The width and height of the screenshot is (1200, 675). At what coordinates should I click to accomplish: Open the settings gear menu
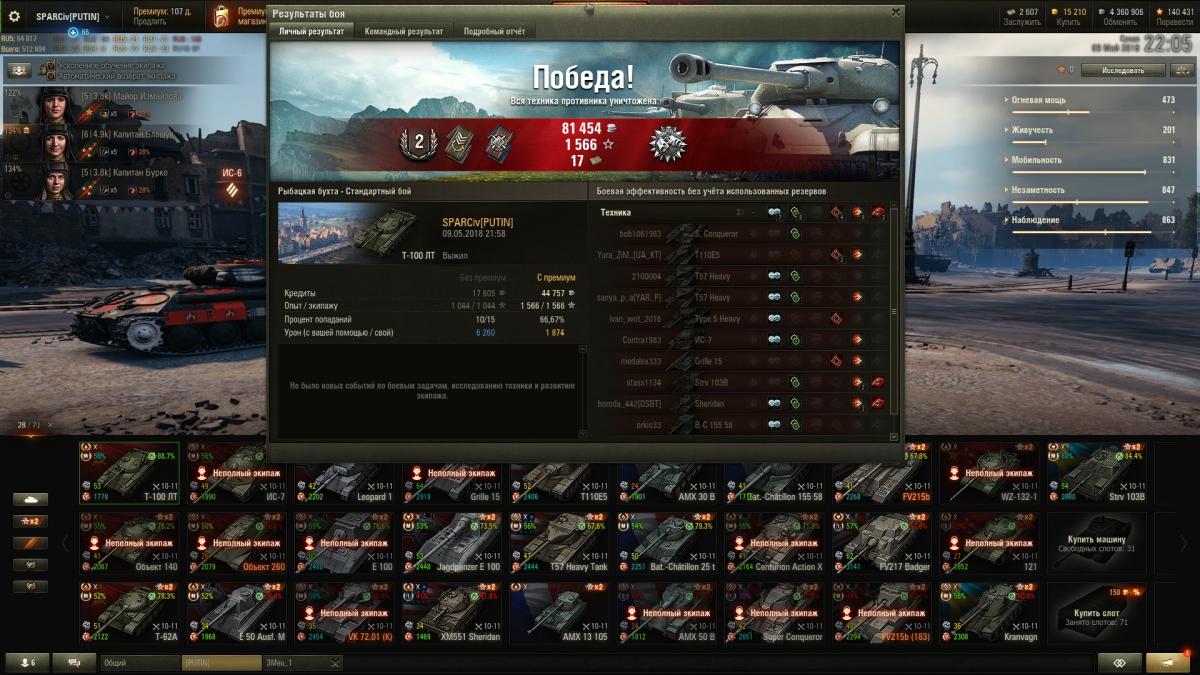tap(14, 16)
